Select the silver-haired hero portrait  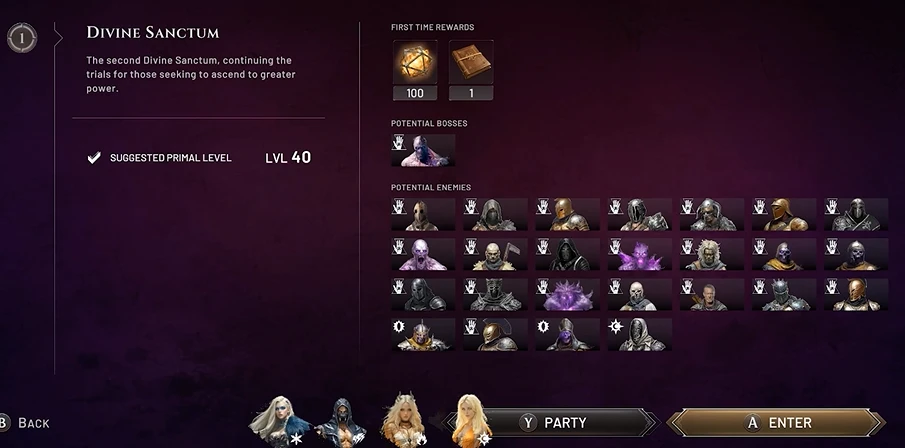277,419
